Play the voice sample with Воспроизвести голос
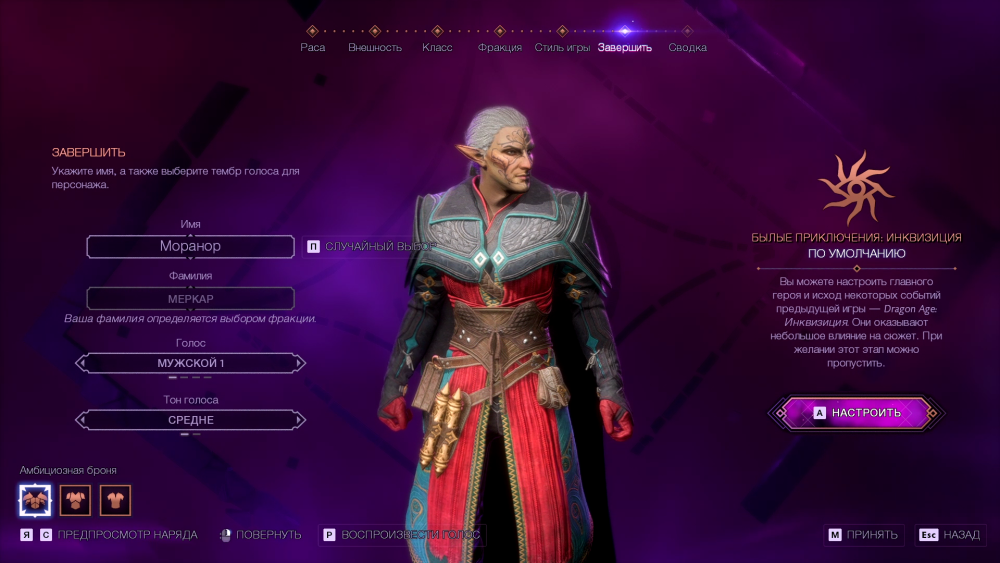1000x563 pixels. [x=402, y=535]
